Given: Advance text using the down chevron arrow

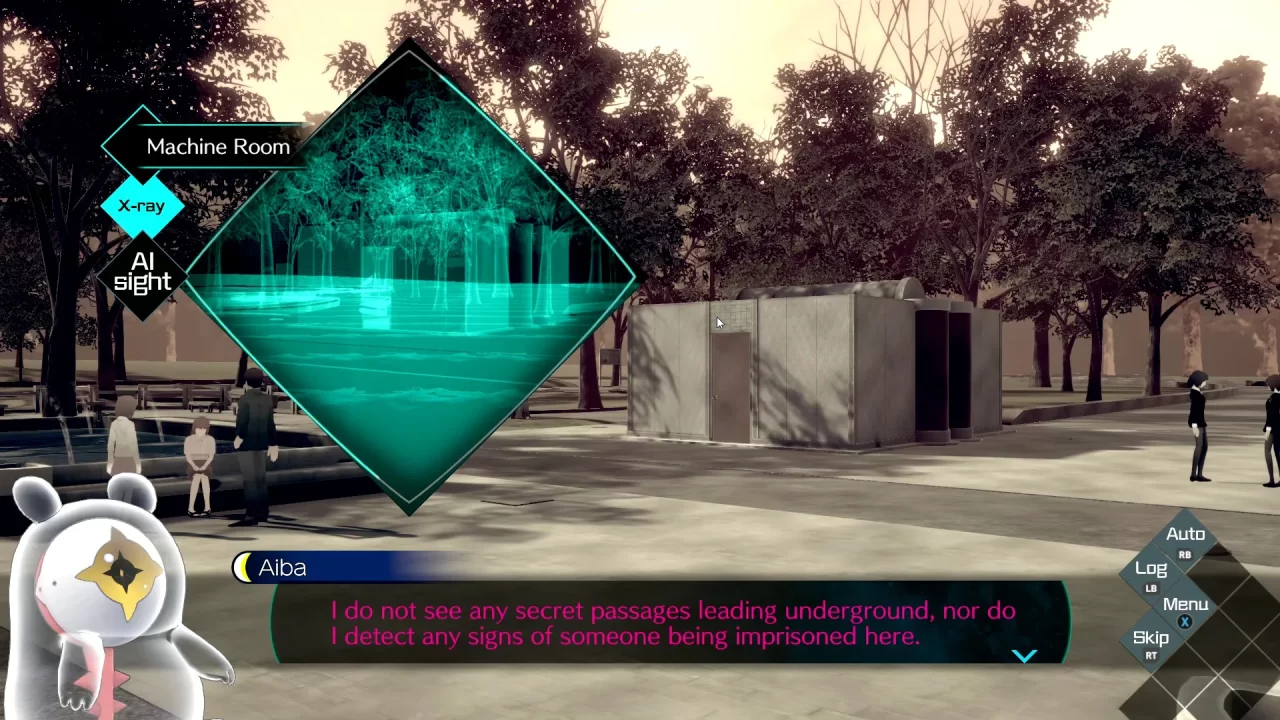Looking at the screenshot, I should point(1025,655).
